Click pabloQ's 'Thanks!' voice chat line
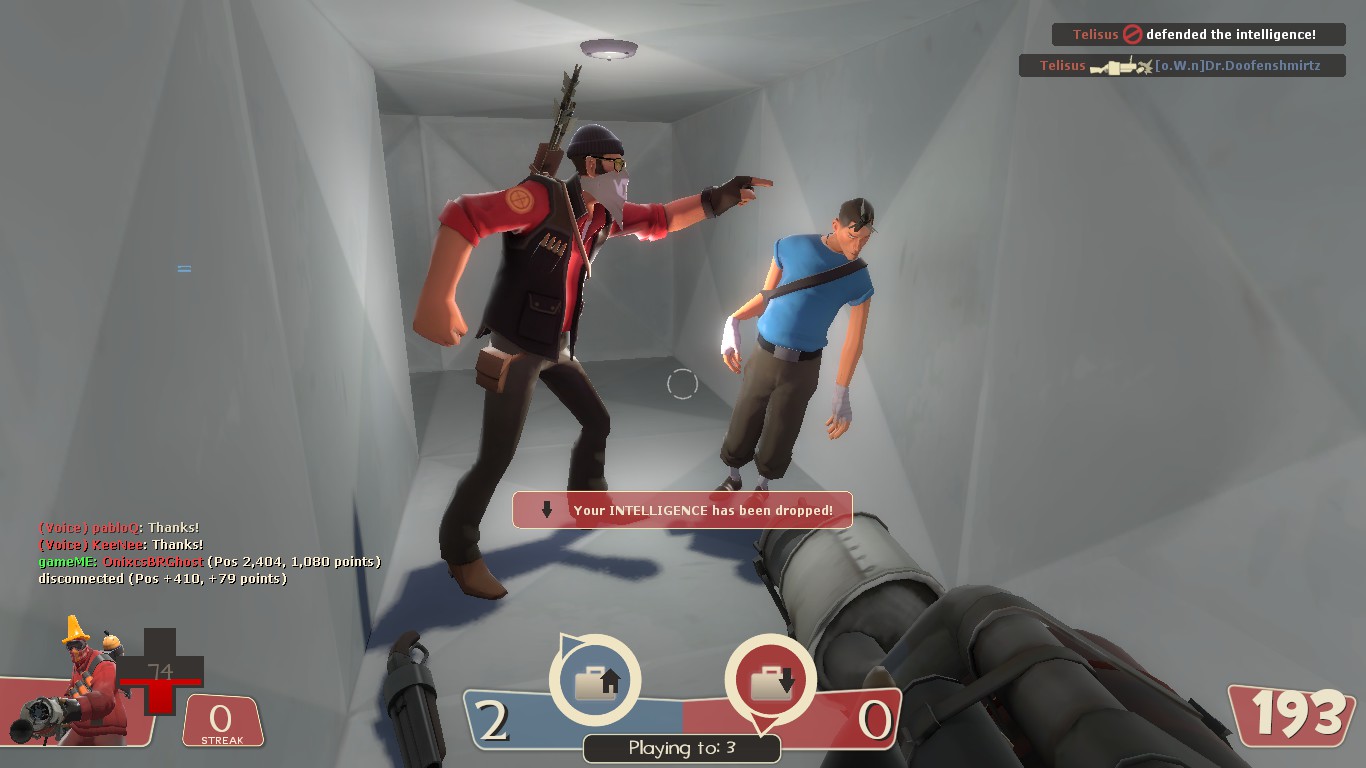Image resolution: width=1366 pixels, height=768 pixels. click(x=119, y=527)
